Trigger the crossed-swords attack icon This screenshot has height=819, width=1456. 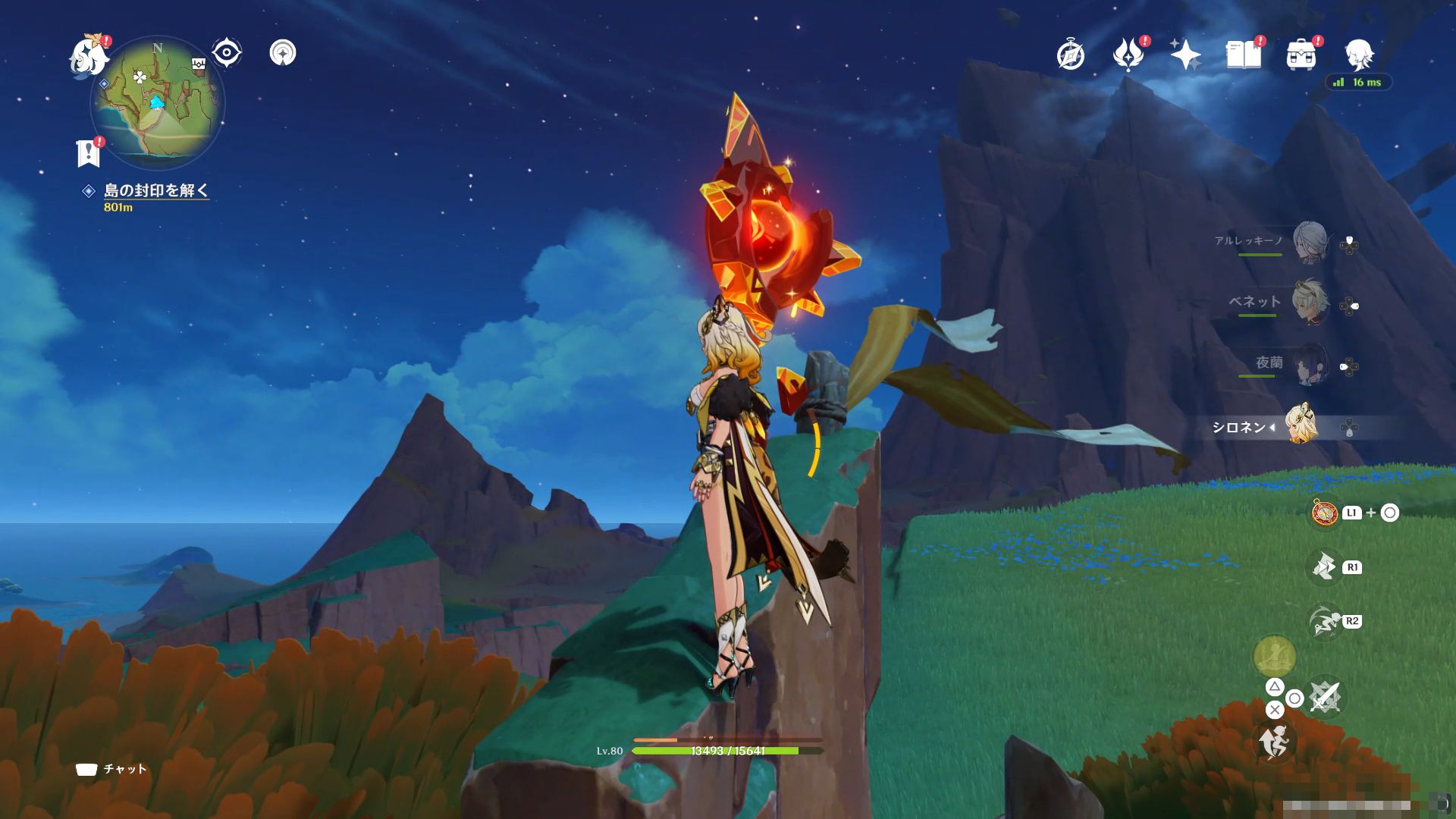tap(1325, 696)
